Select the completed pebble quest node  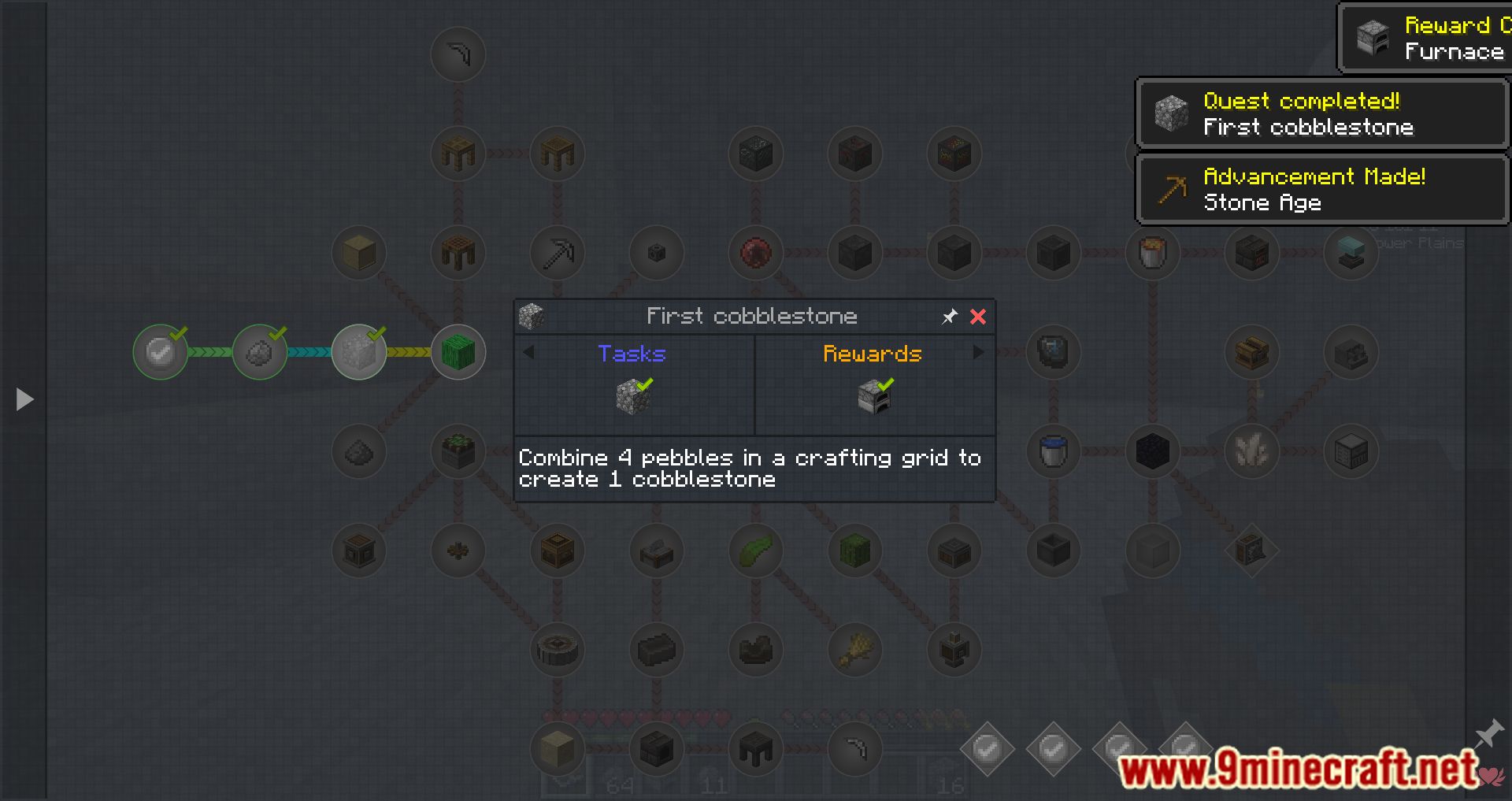click(260, 352)
